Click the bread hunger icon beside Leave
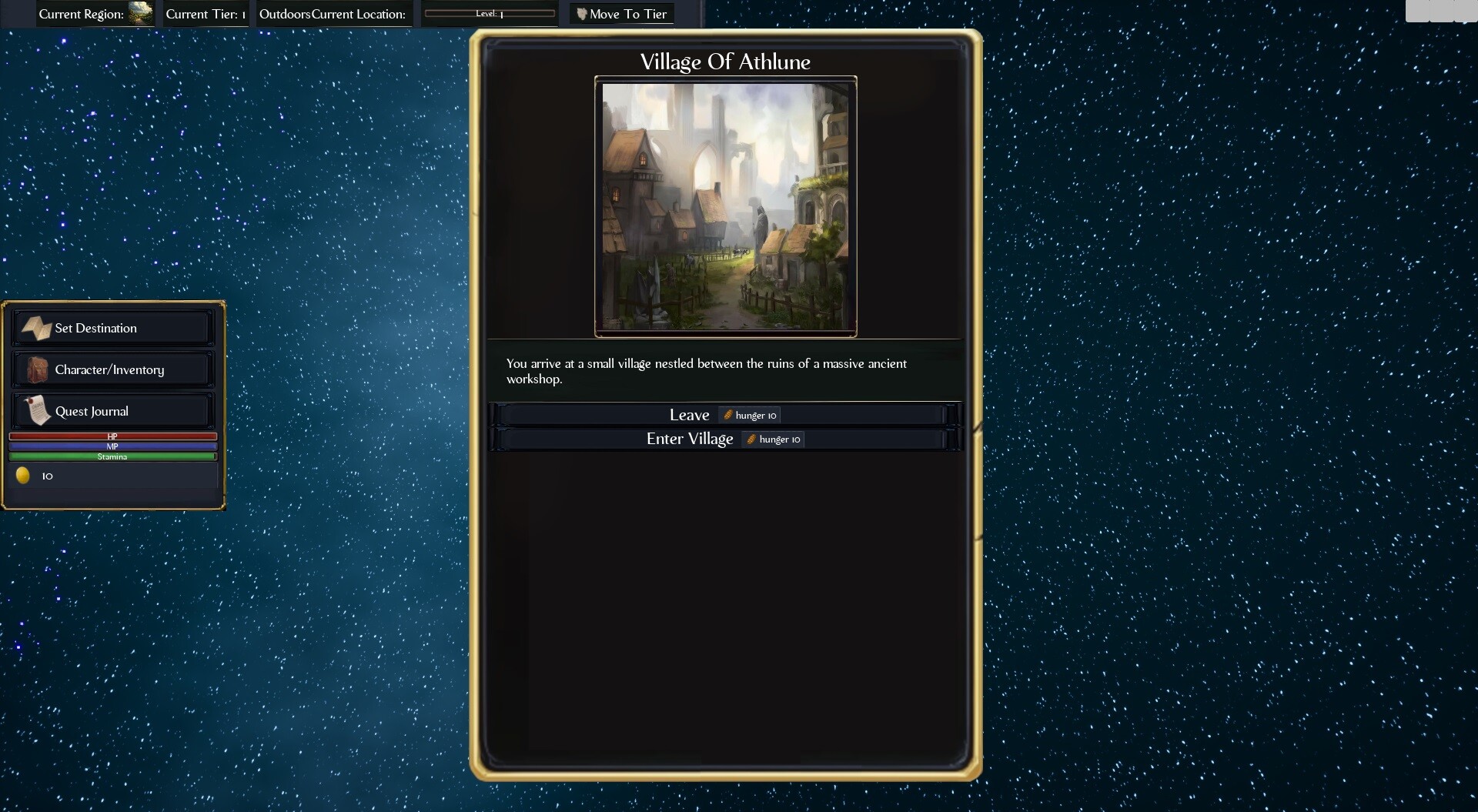The height and width of the screenshot is (812, 1478). tap(727, 414)
